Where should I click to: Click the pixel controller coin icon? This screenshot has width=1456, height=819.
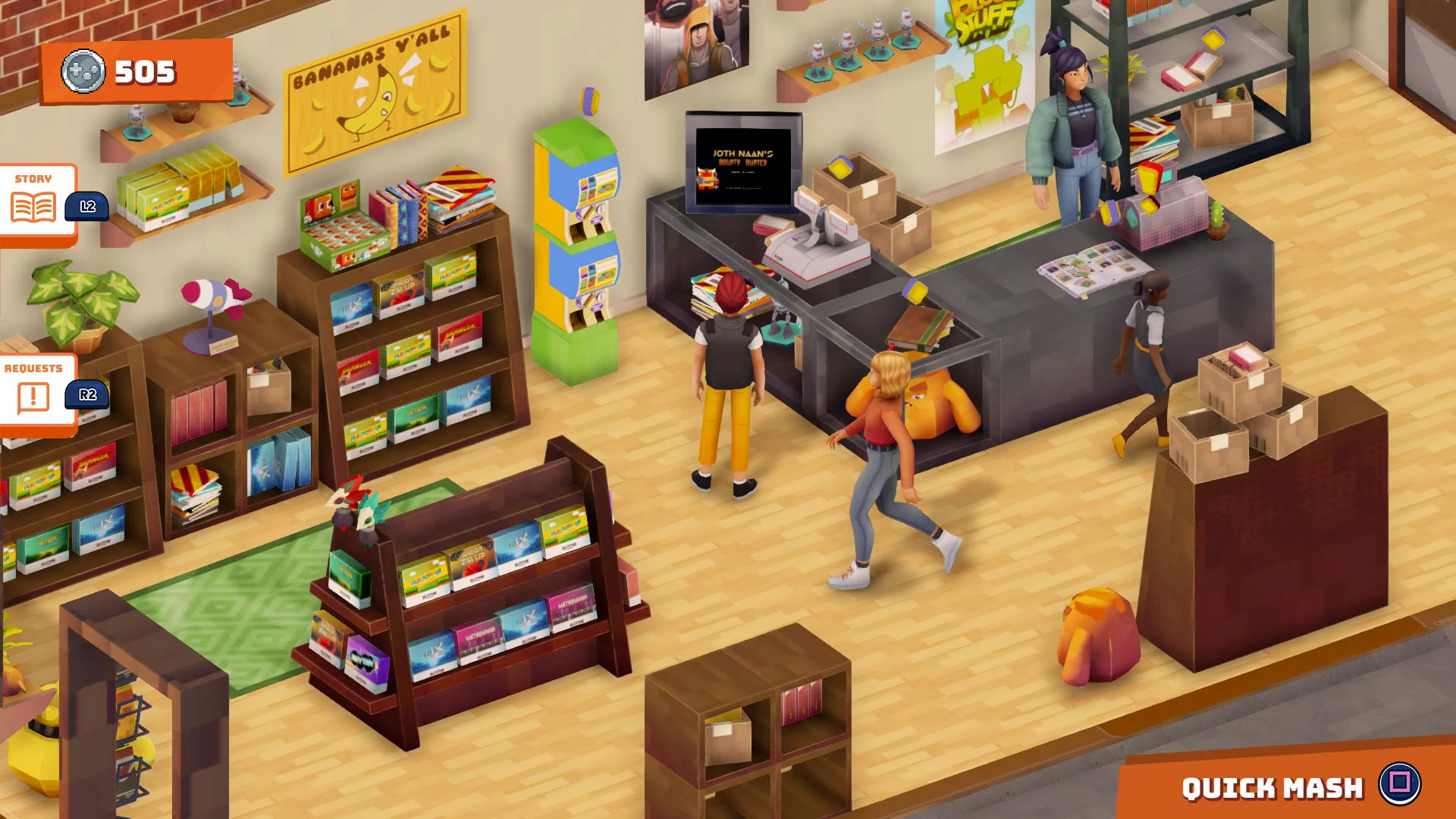click(83, 72)
